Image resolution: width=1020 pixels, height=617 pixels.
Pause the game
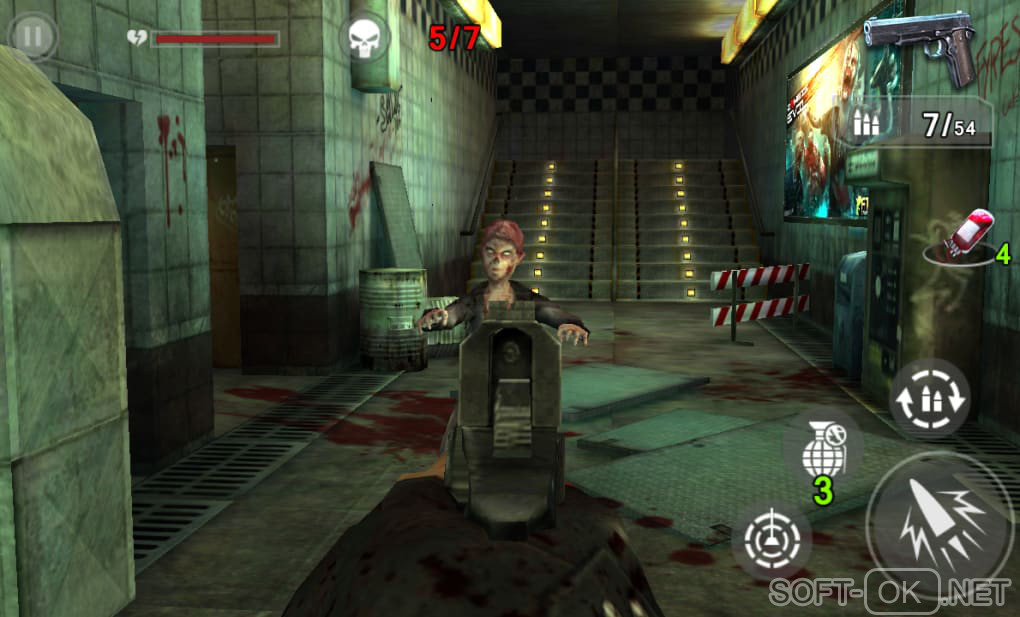click(x=32, y=38)
